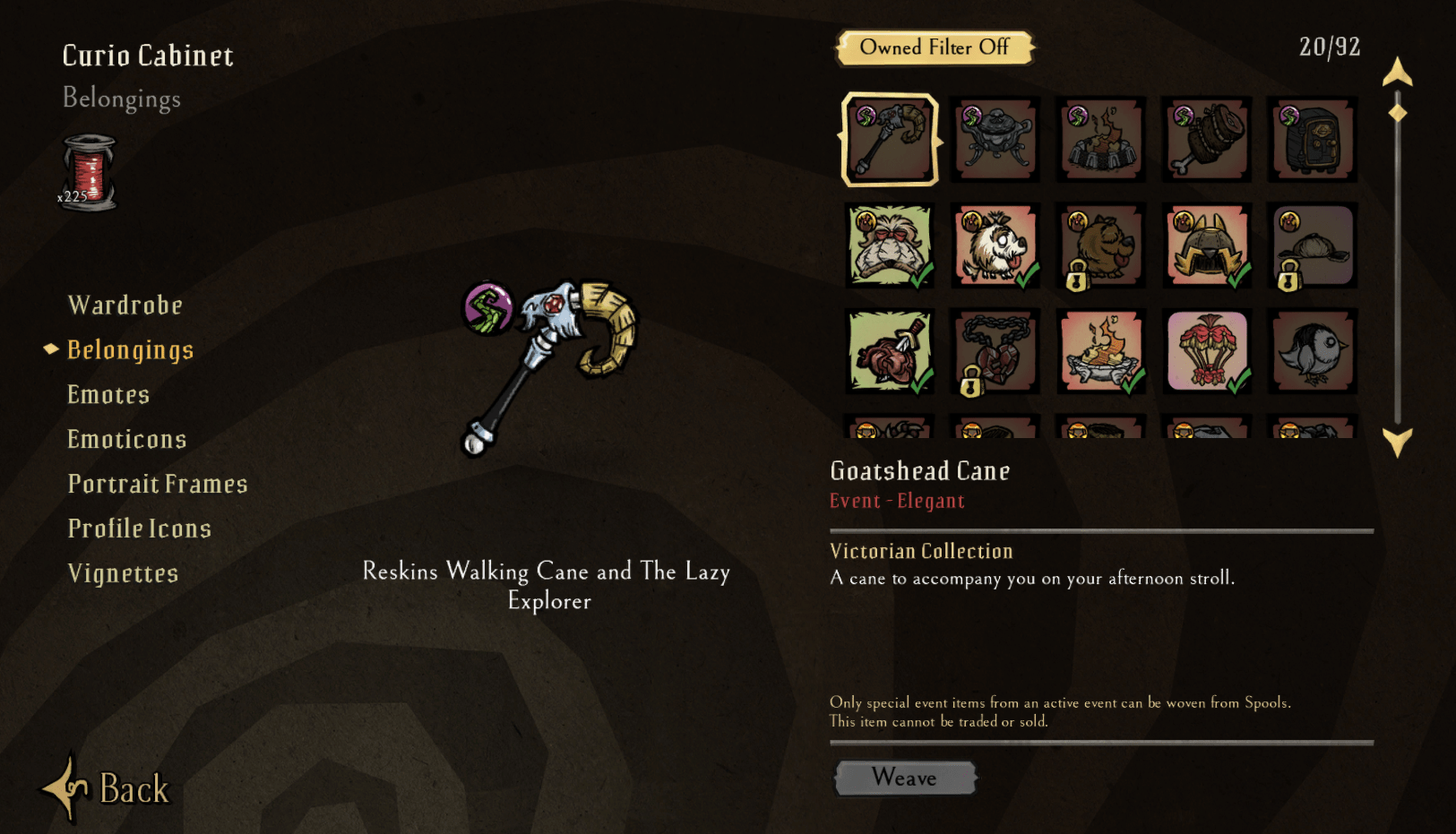
Task: Select the gold battle helmet skin
Action: 1206,245
